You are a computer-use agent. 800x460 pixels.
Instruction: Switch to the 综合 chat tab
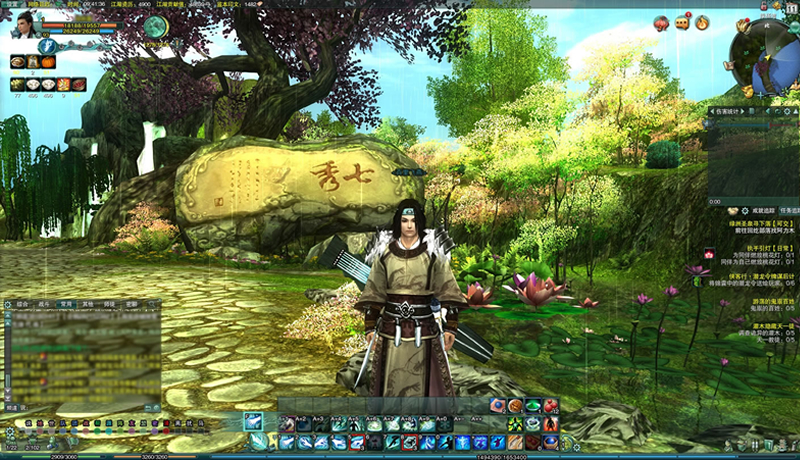click(23, 303)
